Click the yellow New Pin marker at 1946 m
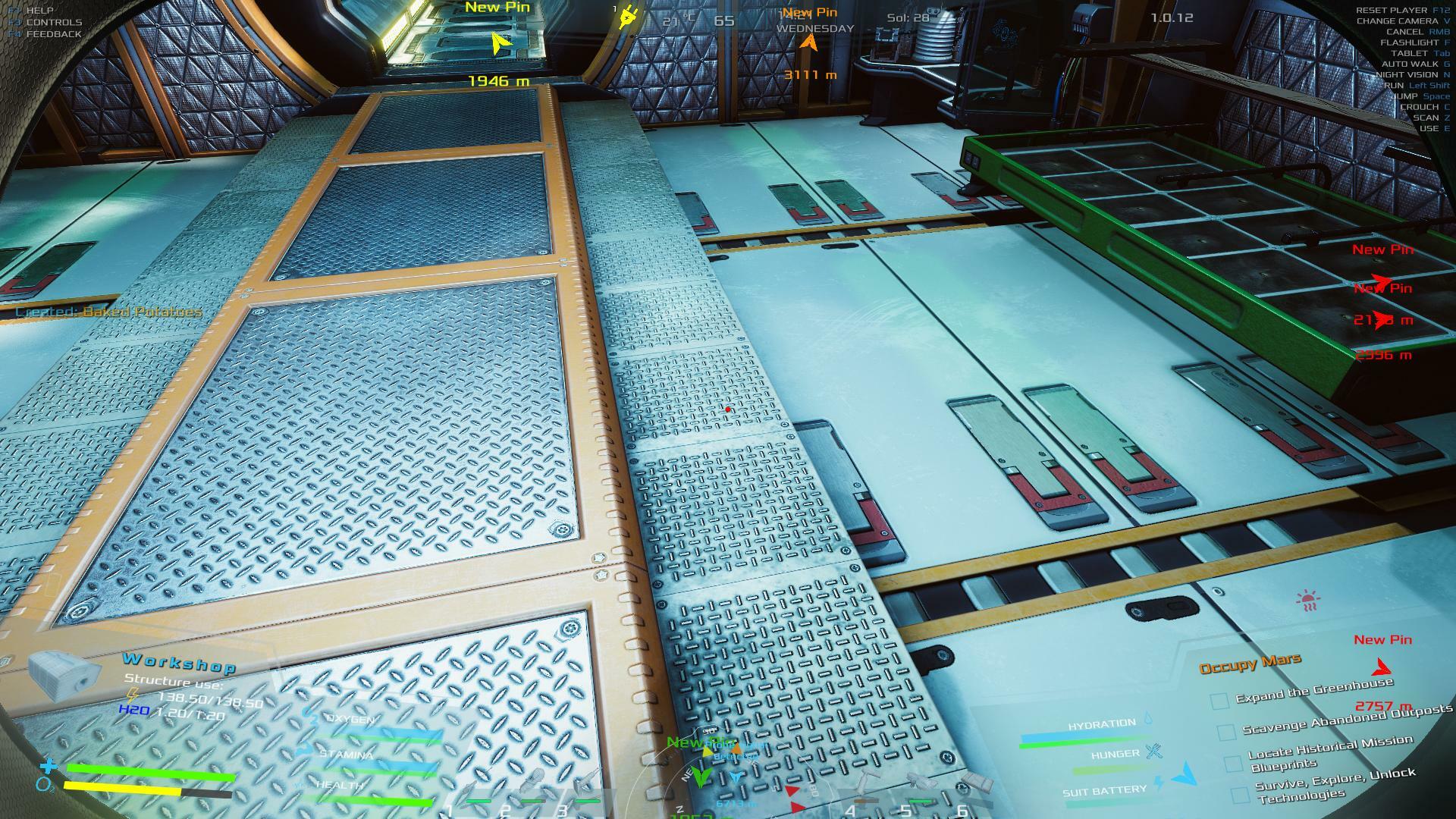 tap(498, 43)
